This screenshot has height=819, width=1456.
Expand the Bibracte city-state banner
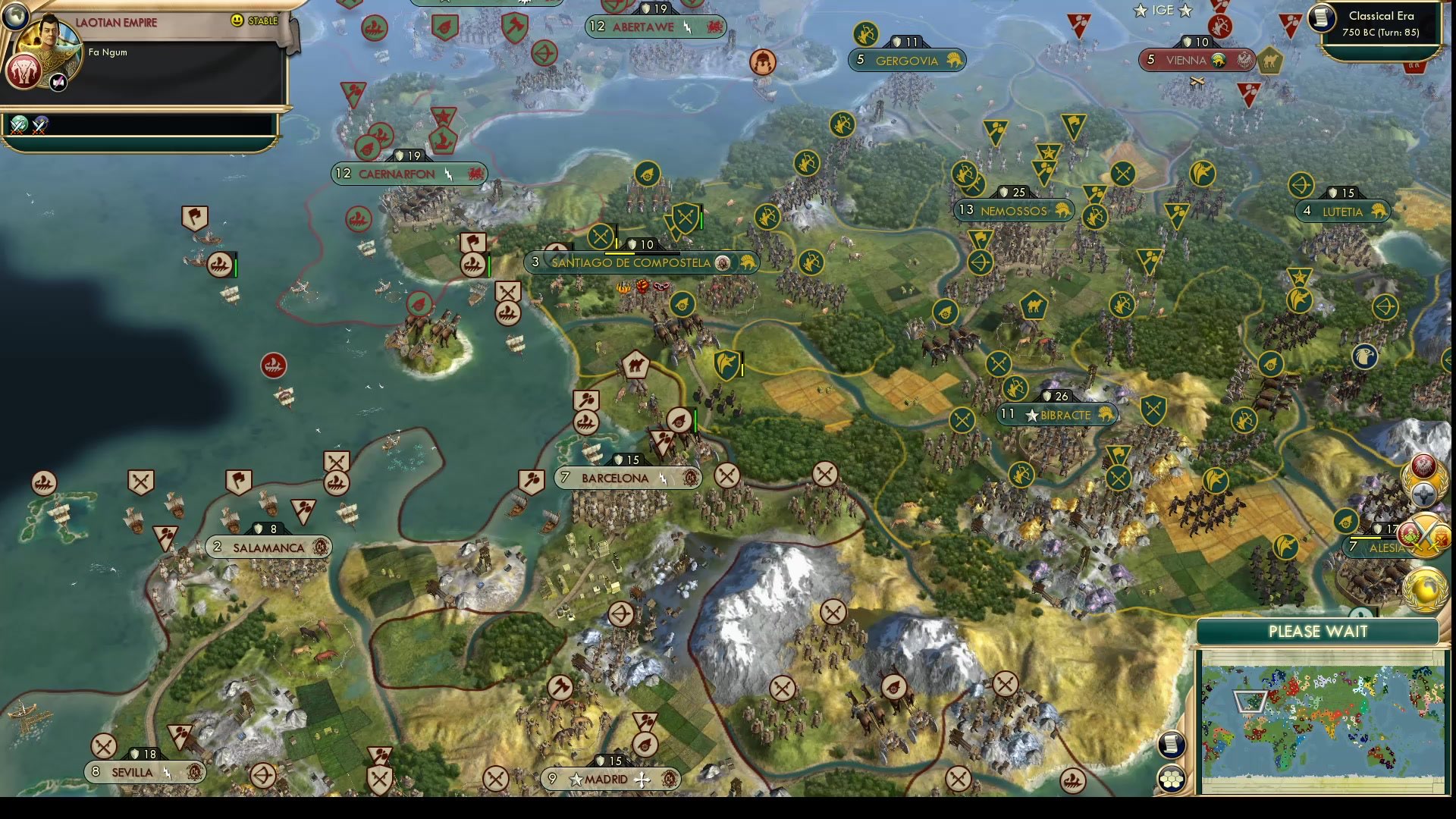(x=1056, y=415)
